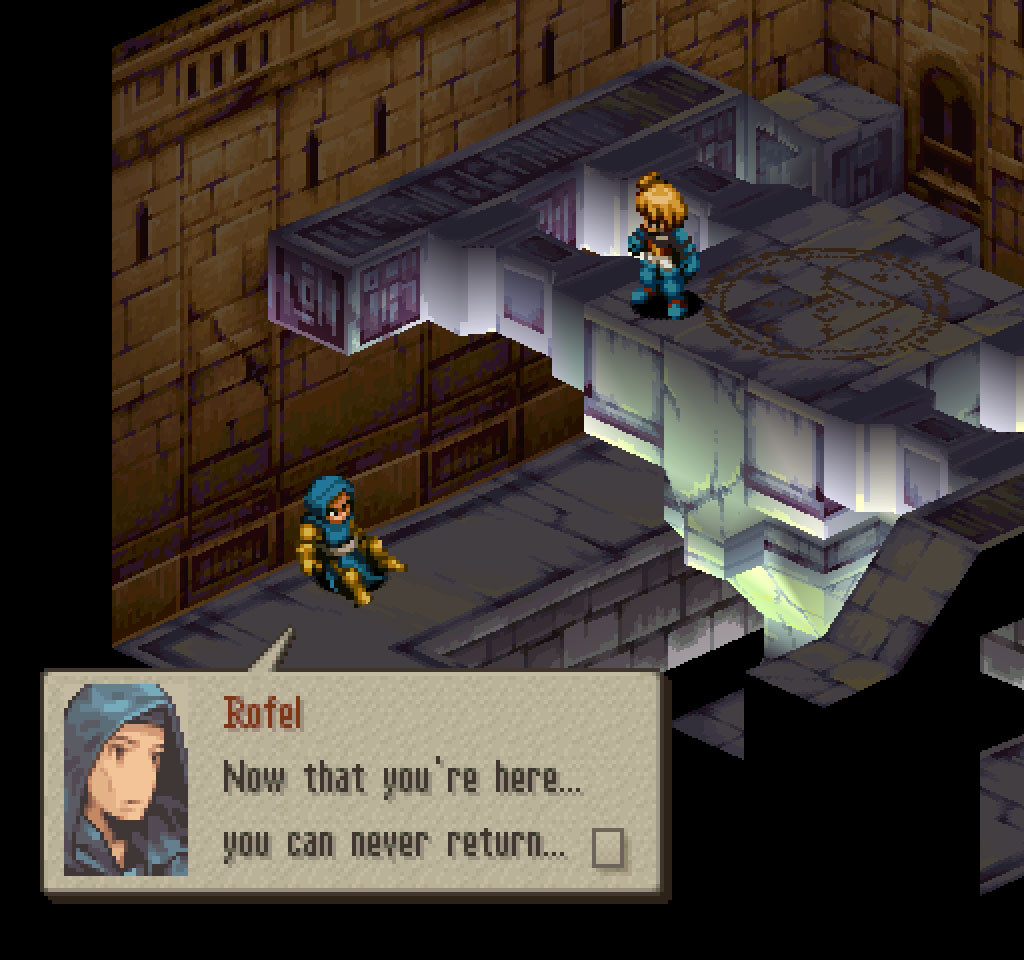Click Rofel's dialogue text to advance
The width and height of the screenshot is (1024, 960).
(400, 810)
